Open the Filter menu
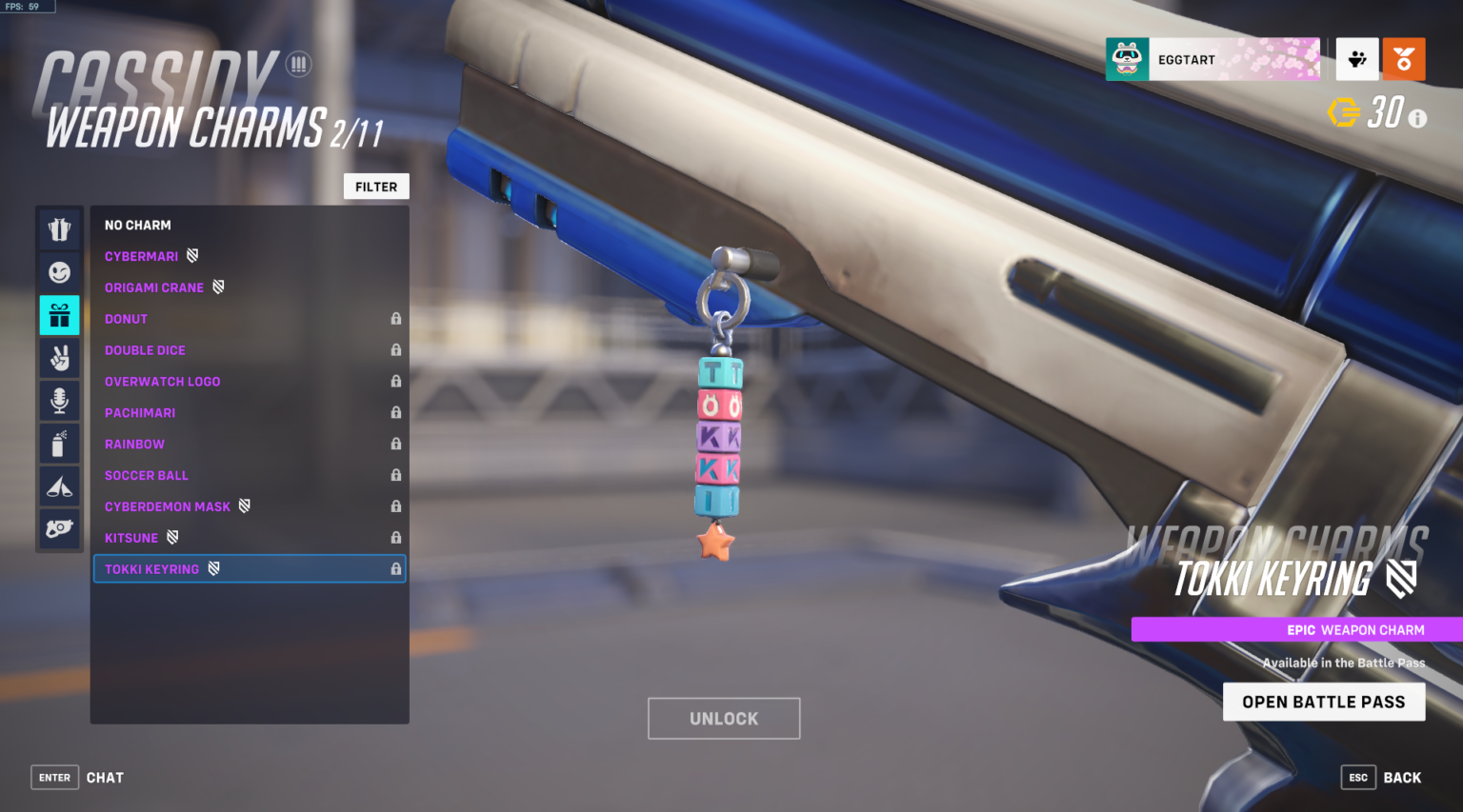This screenshot has width=1463, height=812. click(x=376, y=186)
